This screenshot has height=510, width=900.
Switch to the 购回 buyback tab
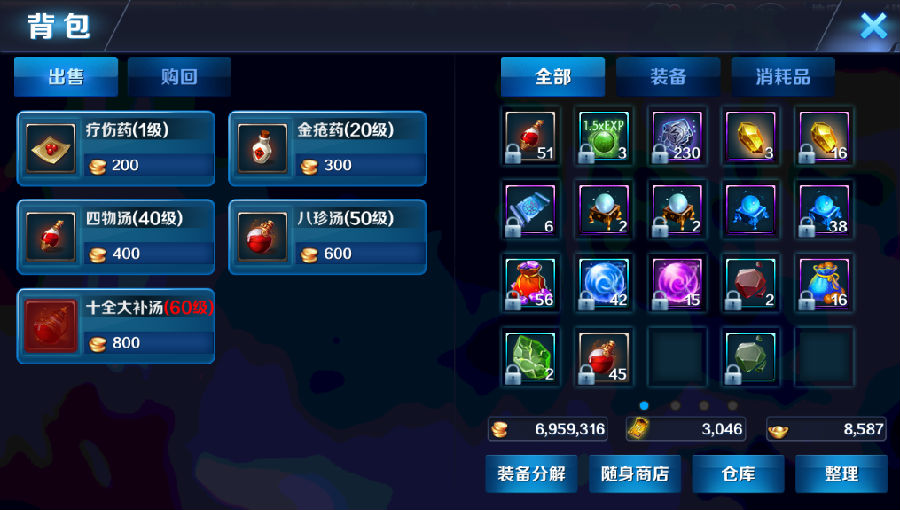point(180,77)
